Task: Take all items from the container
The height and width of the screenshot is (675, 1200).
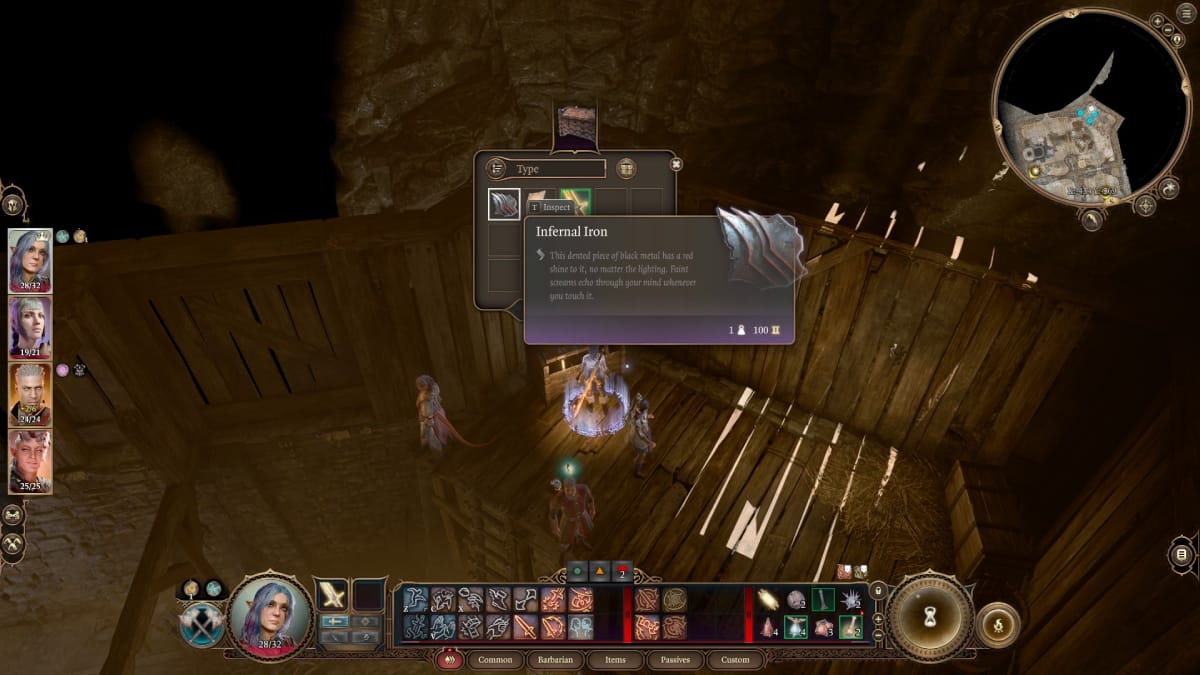Action: 627,168
